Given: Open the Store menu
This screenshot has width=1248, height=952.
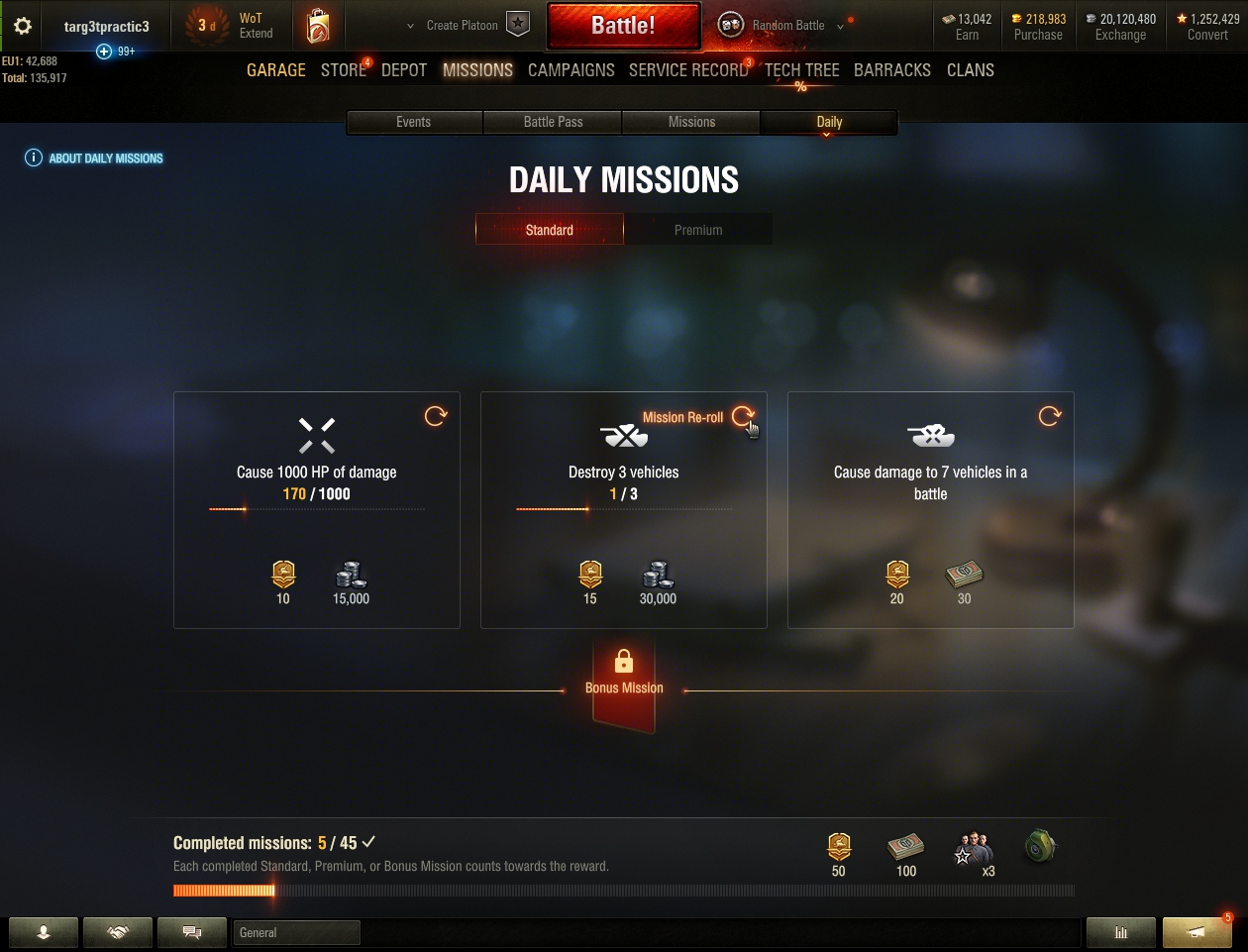Looking at the screenshot, I should (343, 70).
